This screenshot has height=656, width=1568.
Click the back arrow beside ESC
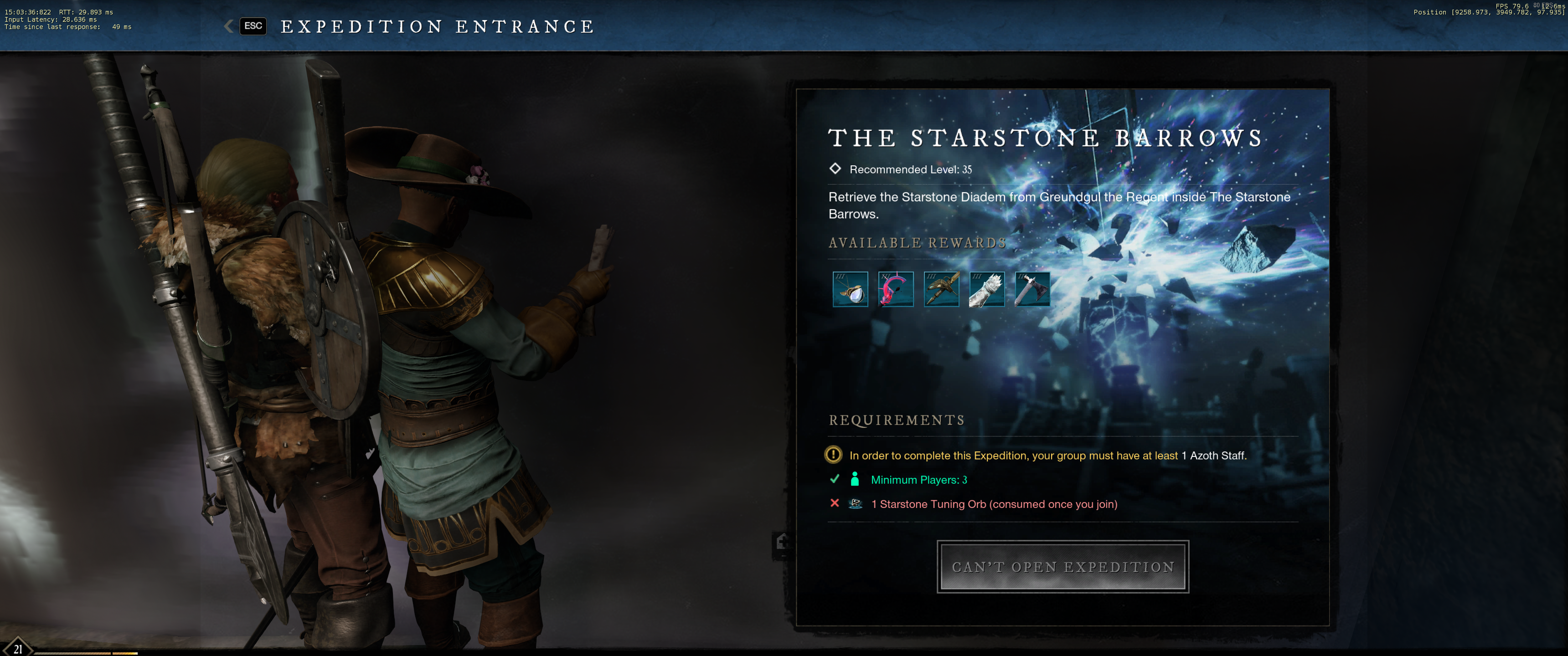click(x=229, y=26)
